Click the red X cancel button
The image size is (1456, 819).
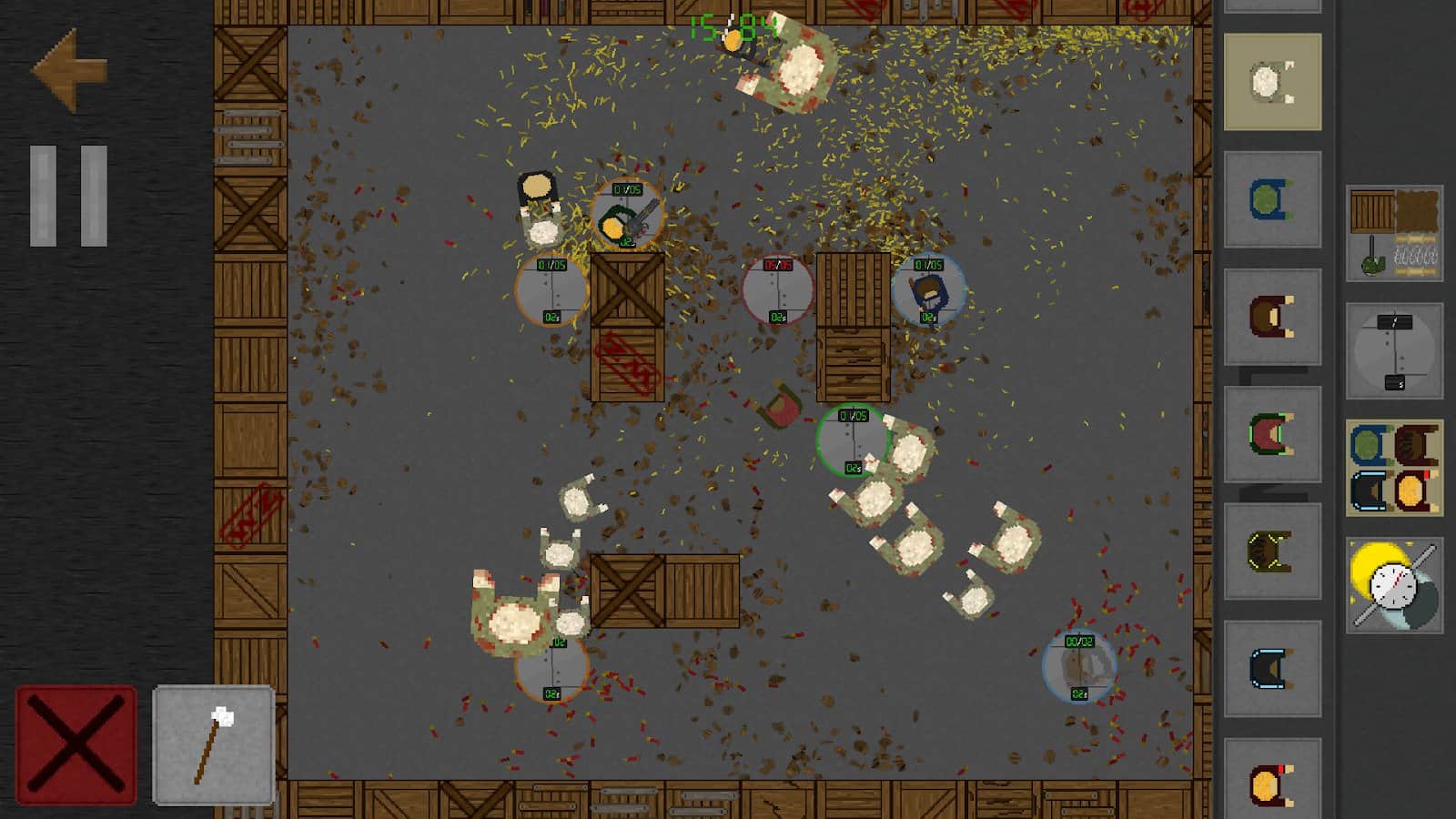[76, 745]
